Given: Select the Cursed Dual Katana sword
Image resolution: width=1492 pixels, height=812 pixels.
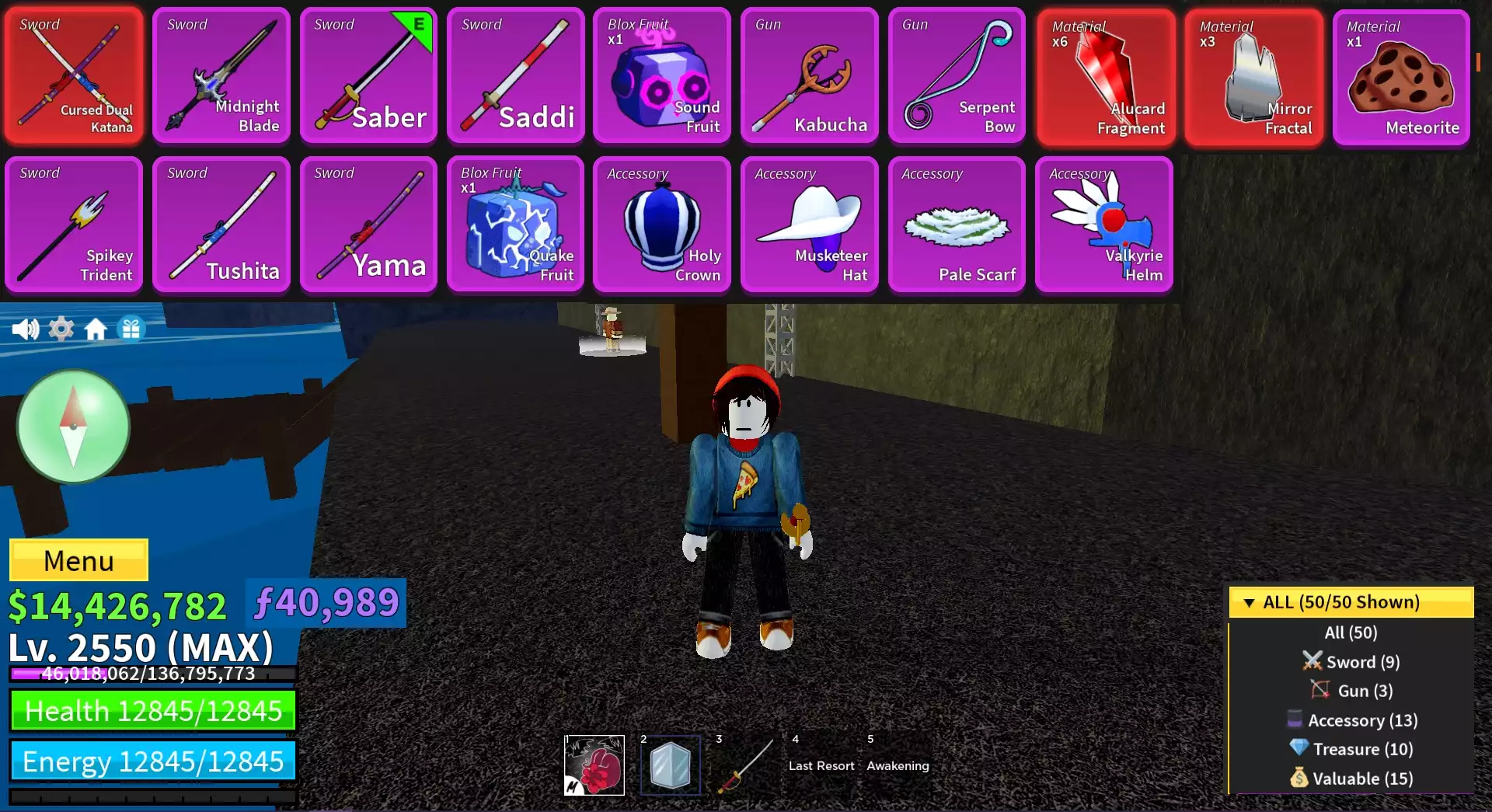Looking at the screenshot, I should pyautogui.click(x=74, y=74).
